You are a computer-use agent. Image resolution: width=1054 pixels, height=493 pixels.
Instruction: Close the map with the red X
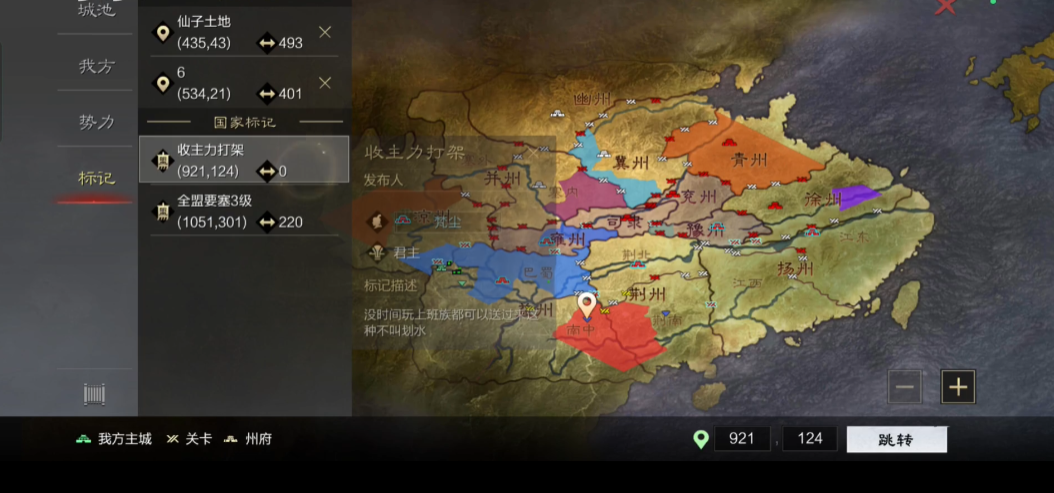945,7
